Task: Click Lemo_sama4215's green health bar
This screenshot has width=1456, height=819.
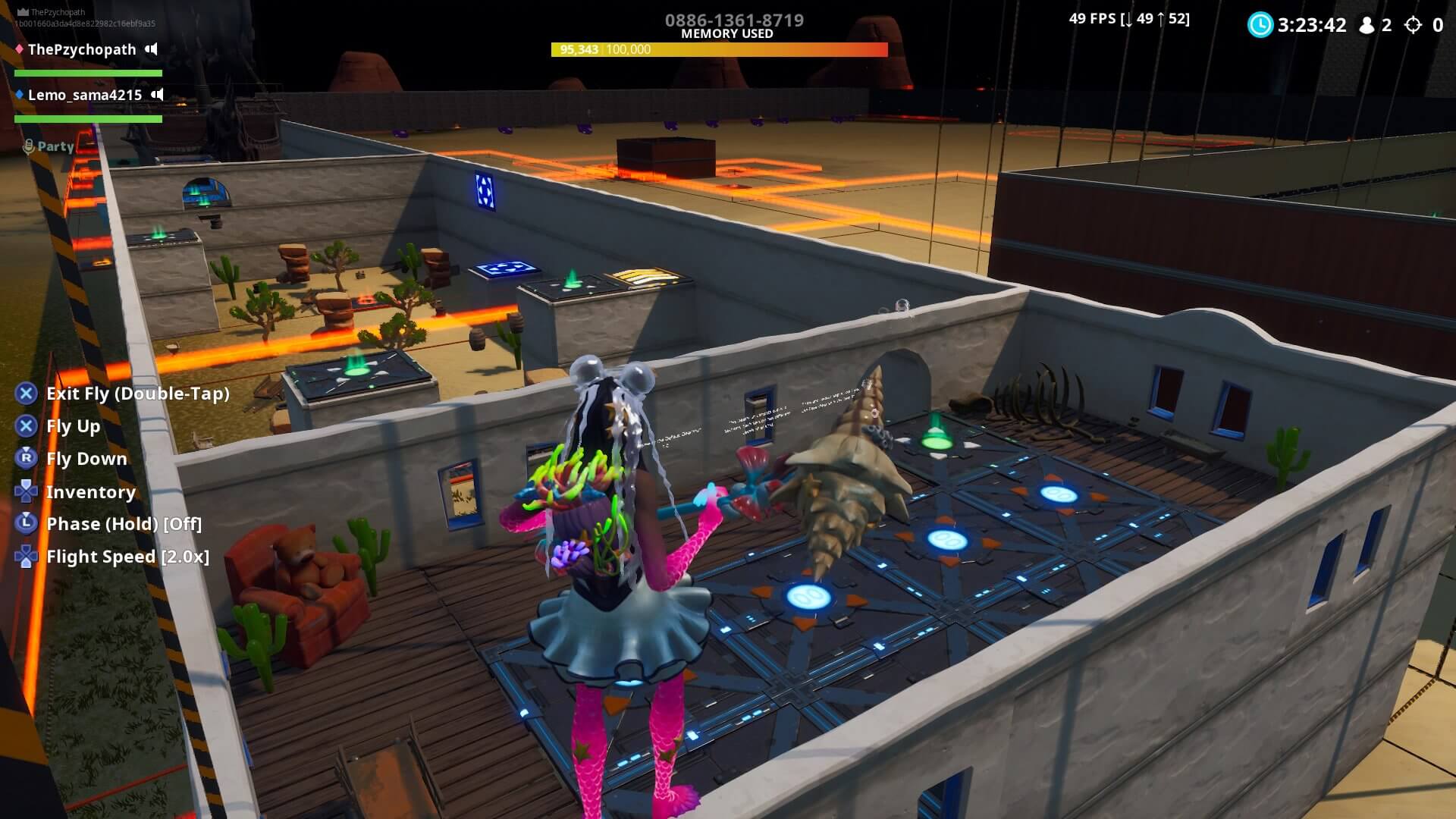Action: [87, 119]
